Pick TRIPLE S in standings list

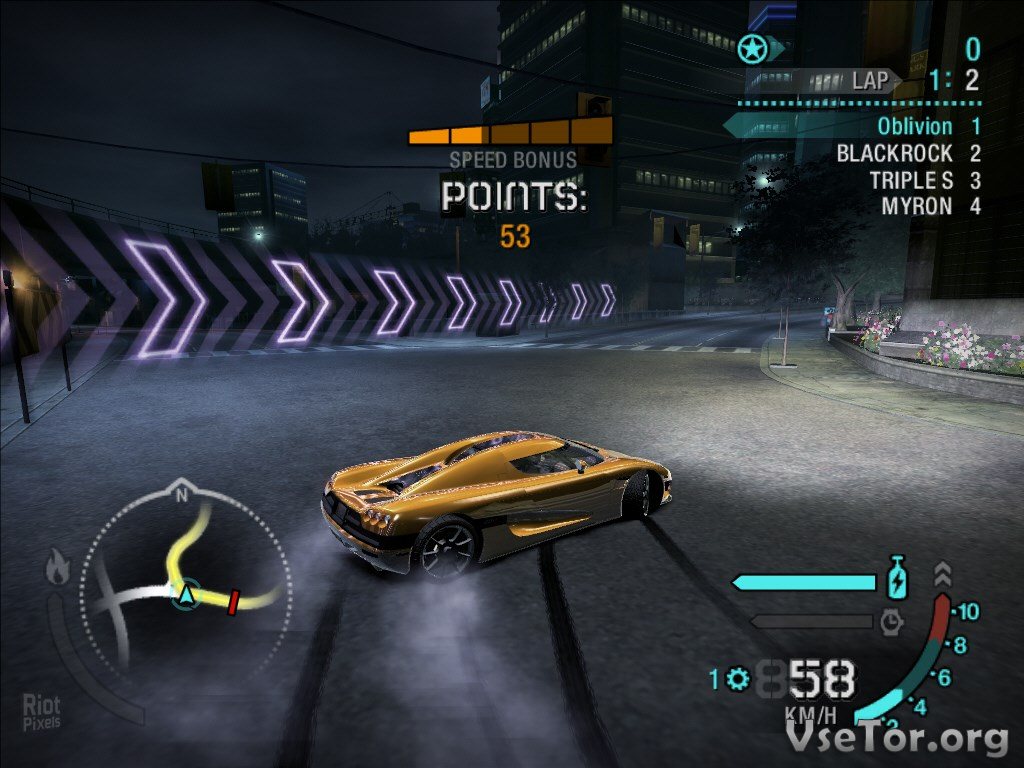pyautogui.click(x=910, y=180)
